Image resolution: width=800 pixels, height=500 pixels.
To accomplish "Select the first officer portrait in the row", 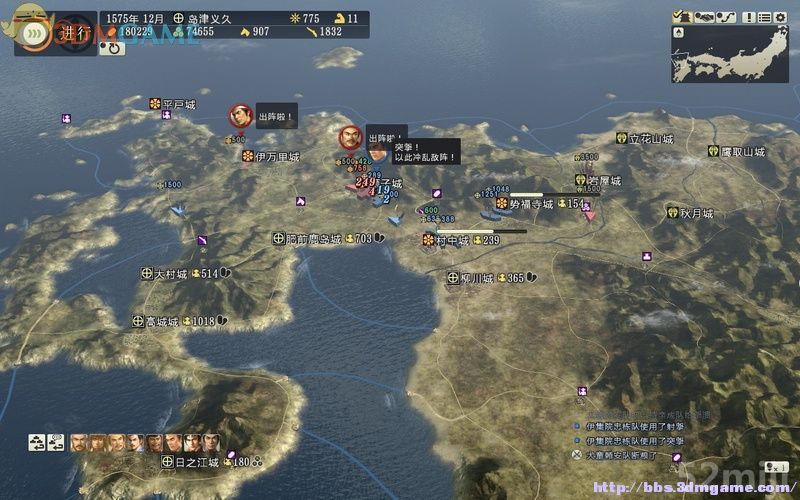I will [79, 442].
